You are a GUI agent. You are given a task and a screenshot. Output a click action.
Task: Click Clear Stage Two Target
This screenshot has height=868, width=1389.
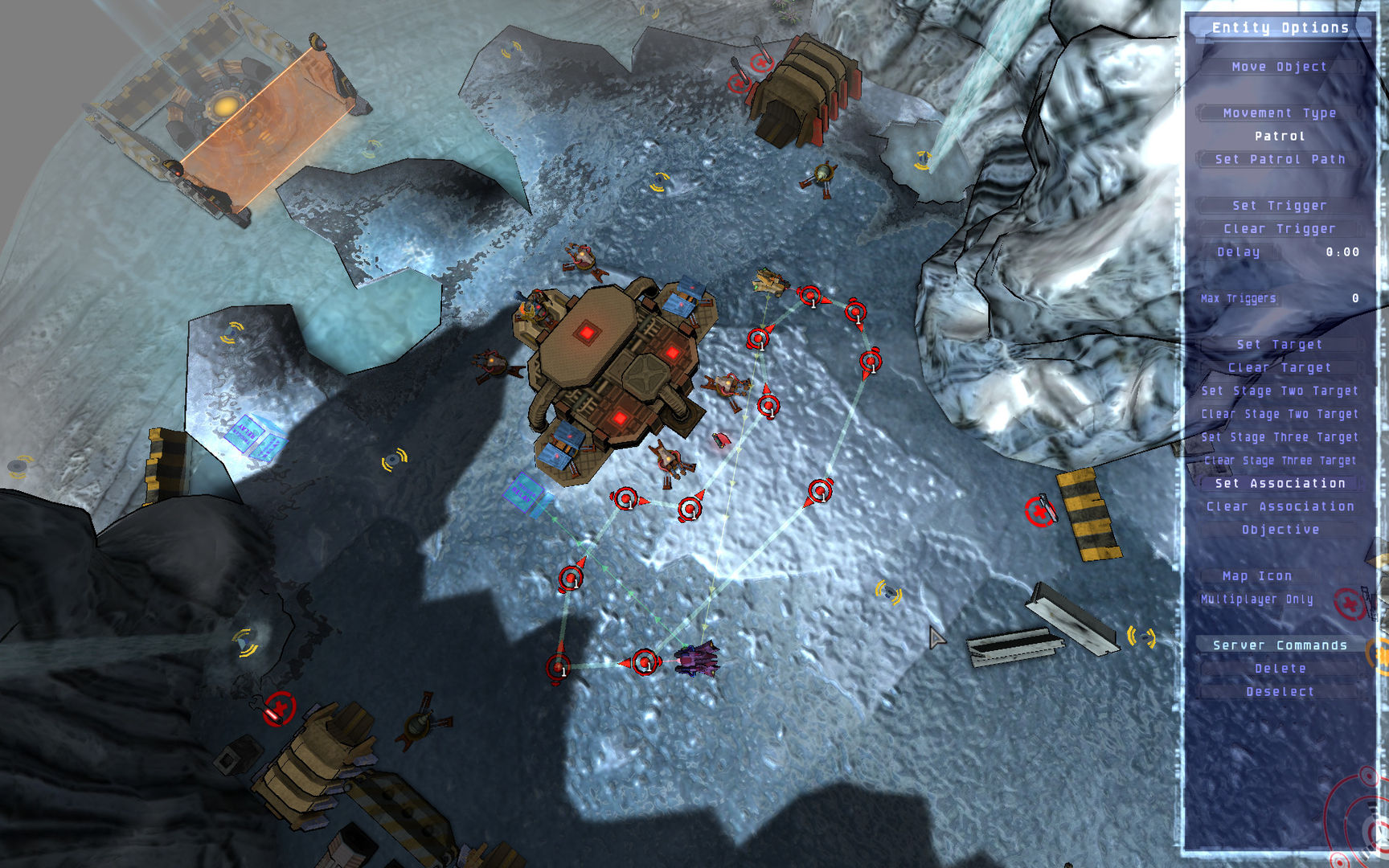(x=1279, y=415)
